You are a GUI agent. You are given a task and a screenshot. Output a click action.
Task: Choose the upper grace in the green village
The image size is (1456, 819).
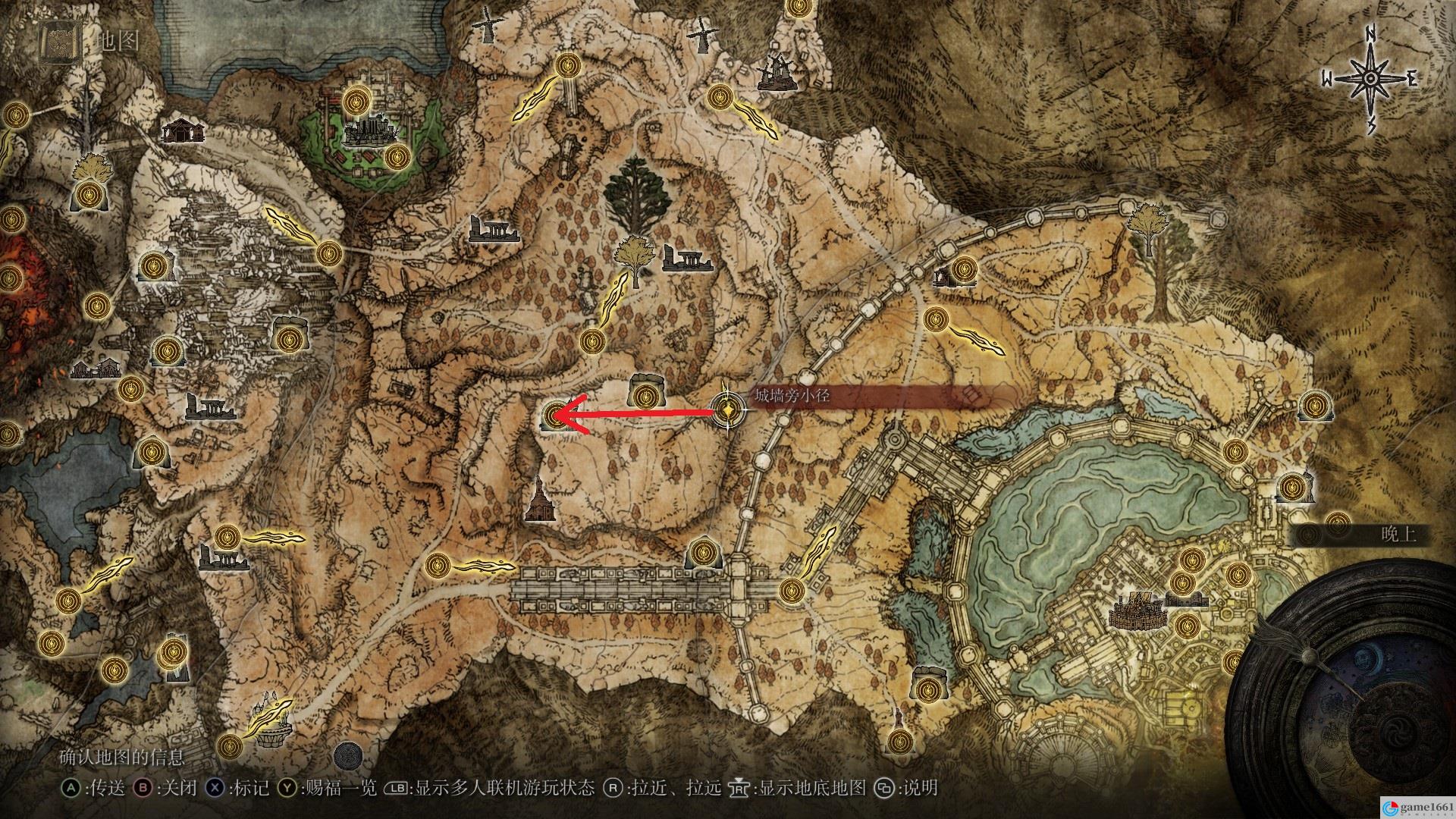(356, 100)
